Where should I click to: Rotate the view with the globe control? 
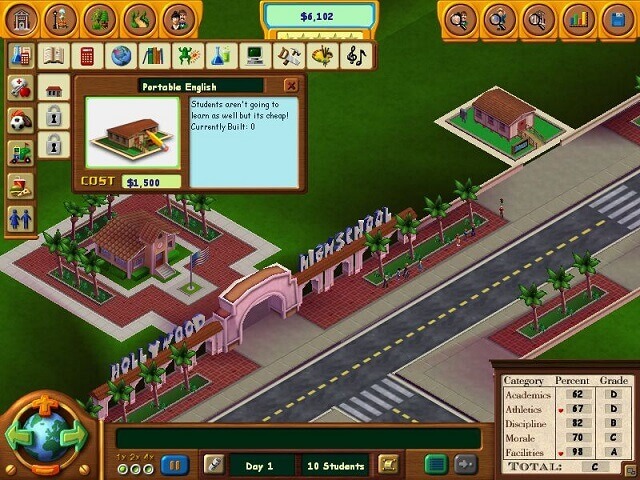click(46, 438)
